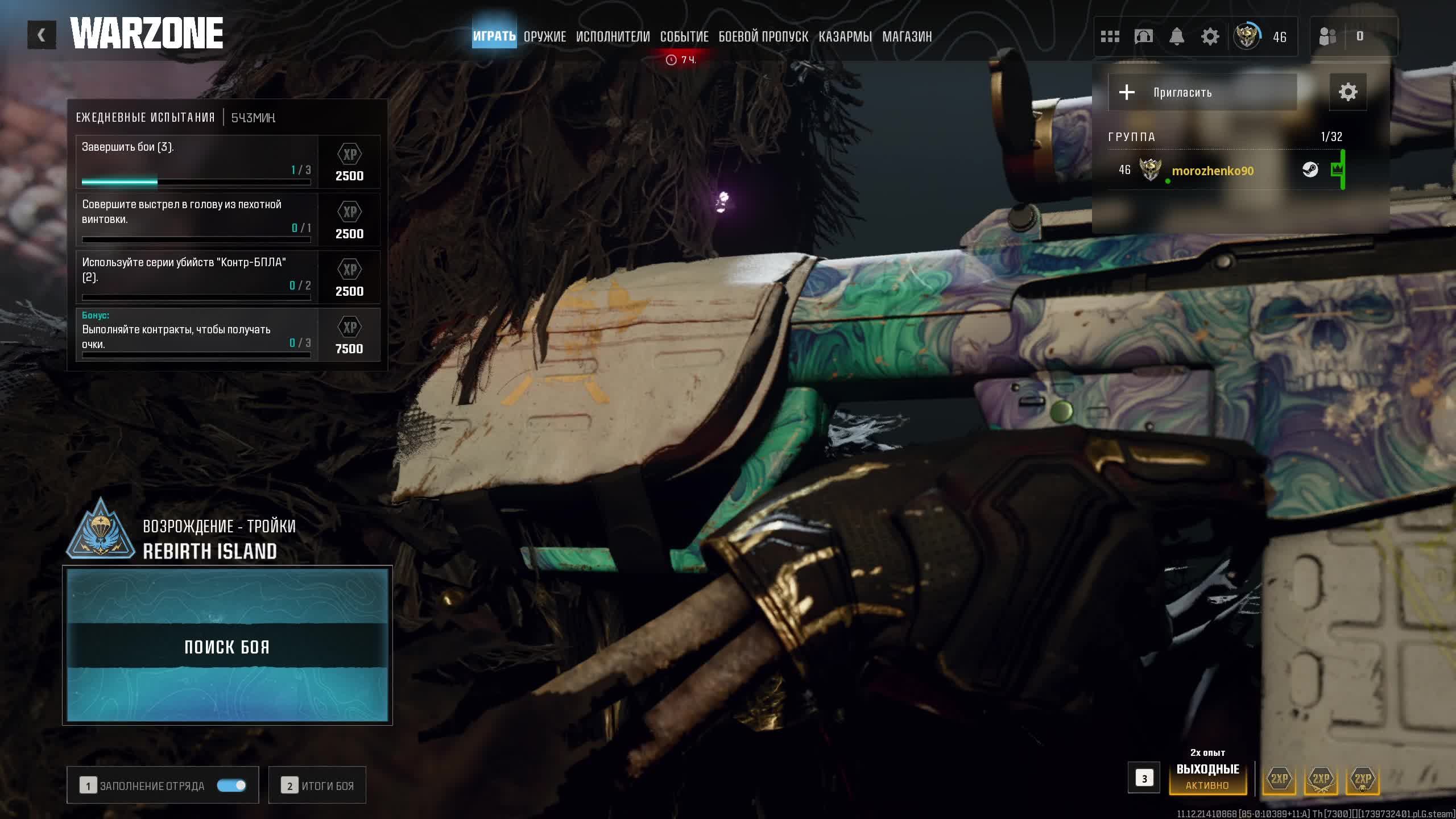This screenshot has width=1456, height=819.
Task: Open ИТОГИ БОЯ match results
Action: [317, 785]
